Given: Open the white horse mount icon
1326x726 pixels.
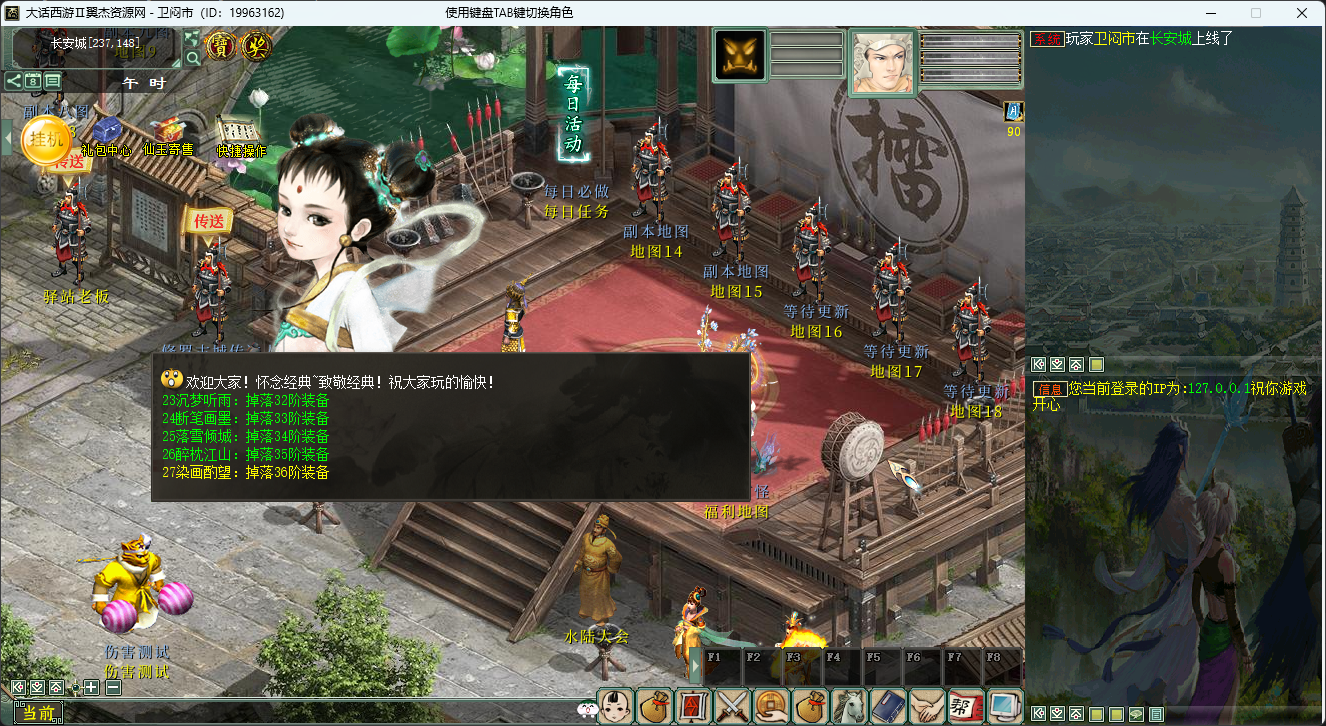Looking at the screenshot, I should coord(850,706).
